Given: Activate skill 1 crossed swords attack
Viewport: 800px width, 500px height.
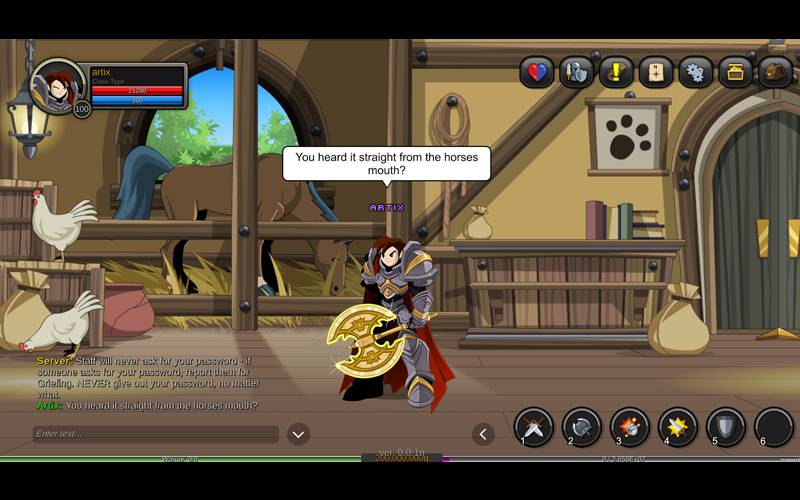Looking at the screenshot, I should coord(534,427).
